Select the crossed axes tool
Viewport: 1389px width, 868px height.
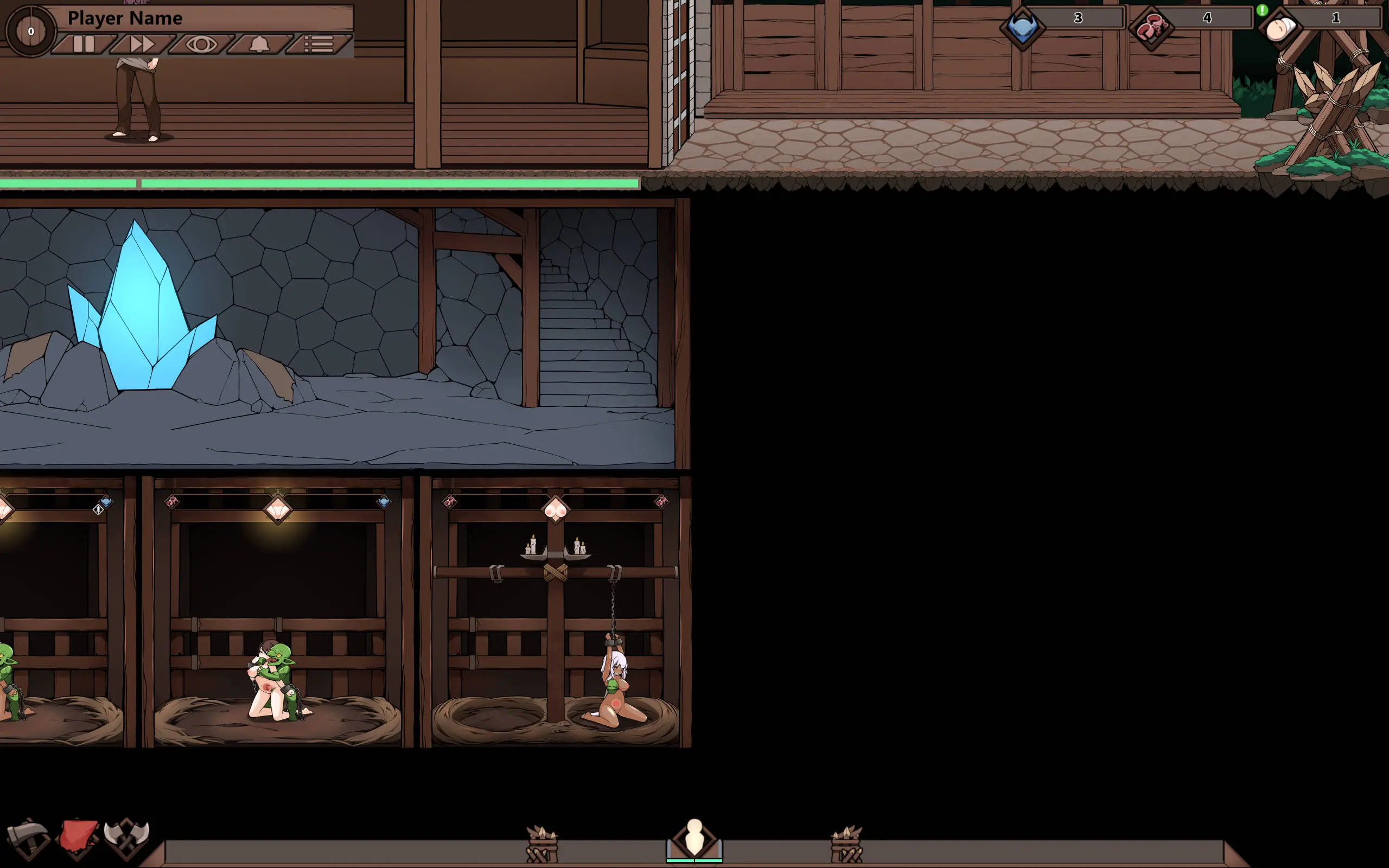pyautogui.click(x=127, y=837)
